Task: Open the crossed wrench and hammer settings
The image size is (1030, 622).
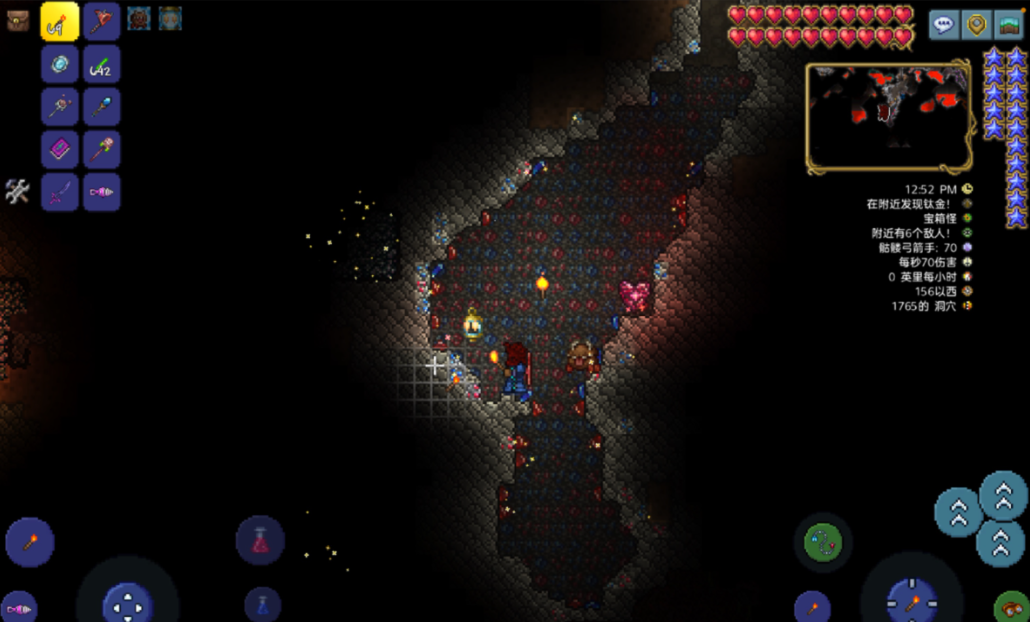Action: tap(17, 191)
